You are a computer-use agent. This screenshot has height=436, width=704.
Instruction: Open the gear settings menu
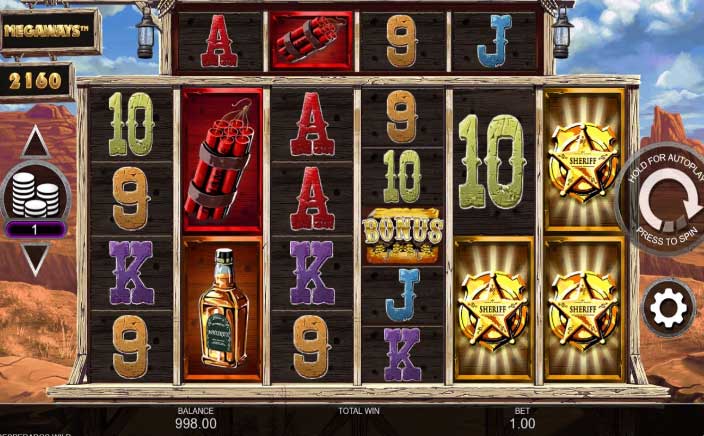tap(668, 308)
